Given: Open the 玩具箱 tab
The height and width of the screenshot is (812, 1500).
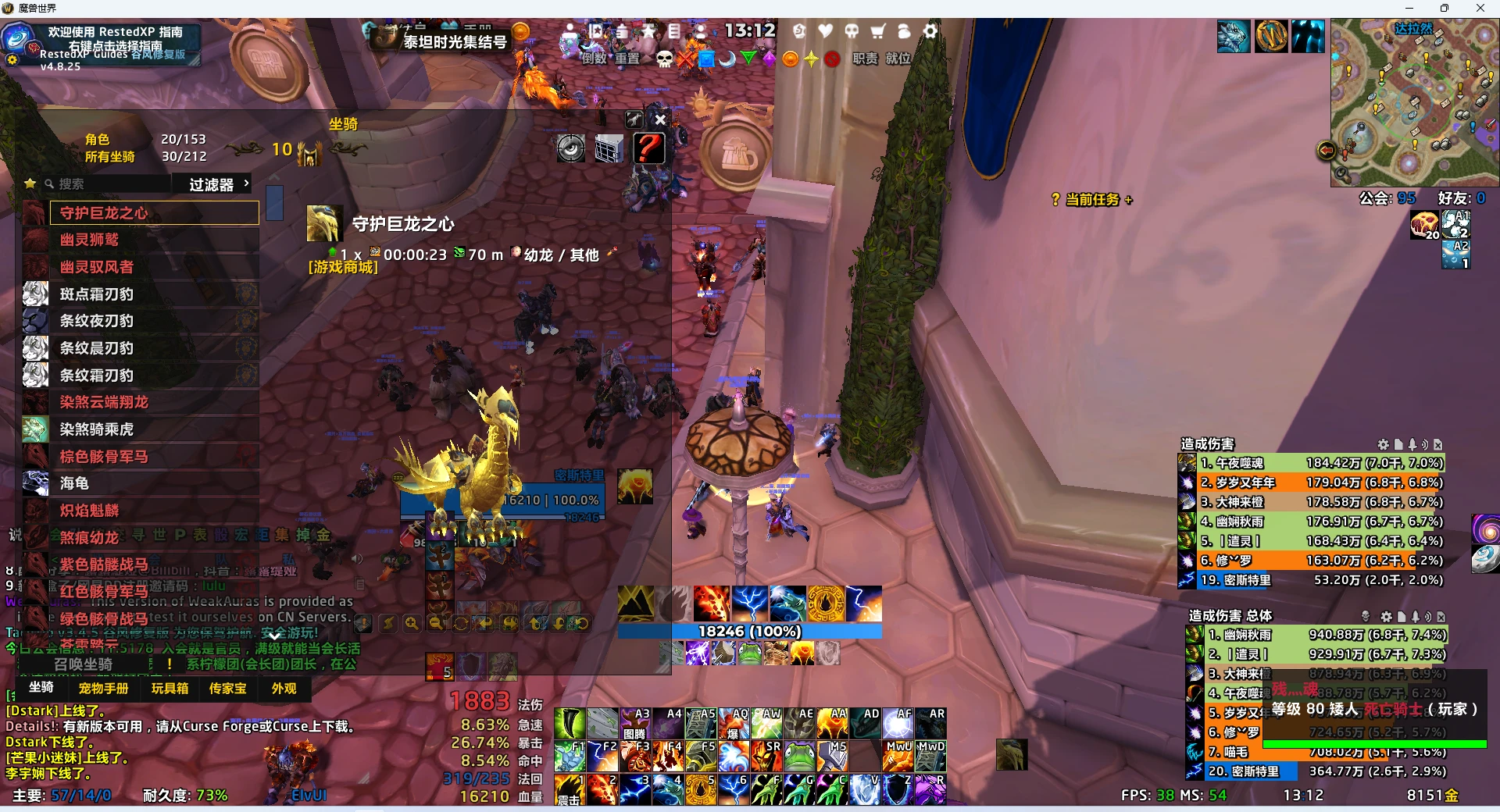Looking at the screenshot, I should [170, 689].
